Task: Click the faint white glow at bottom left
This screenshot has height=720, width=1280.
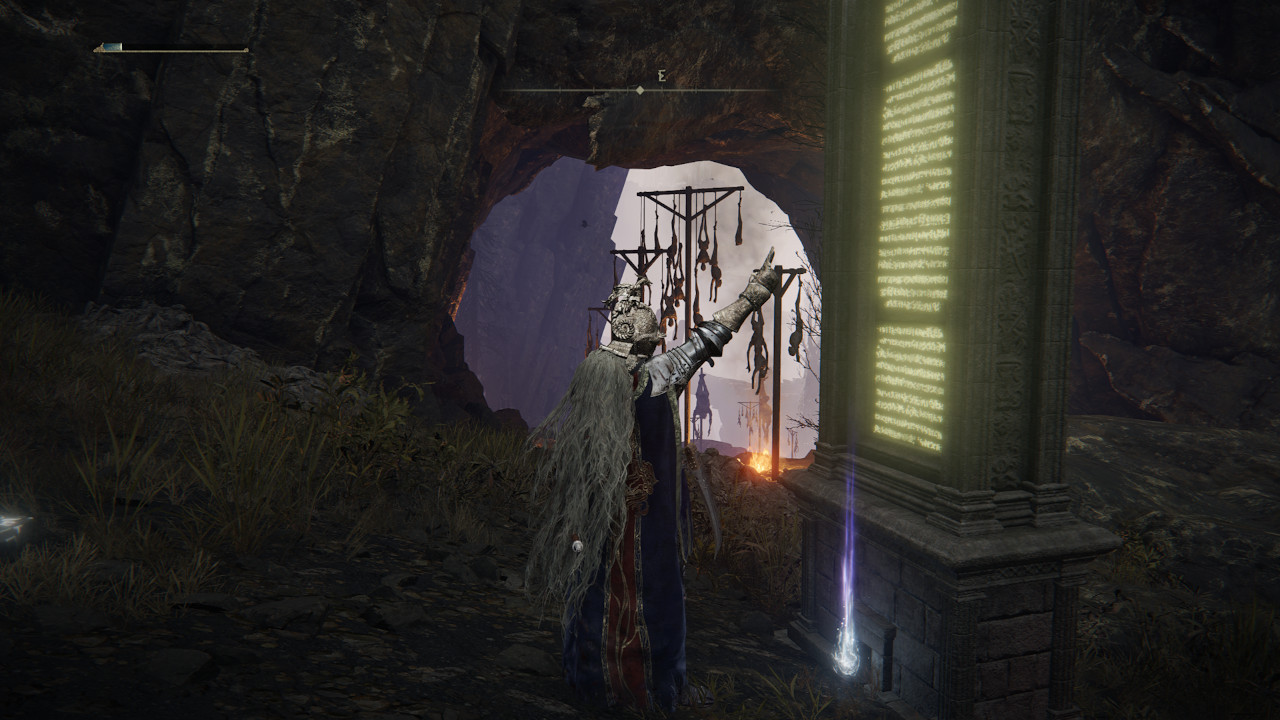Action: coord(12,519)
